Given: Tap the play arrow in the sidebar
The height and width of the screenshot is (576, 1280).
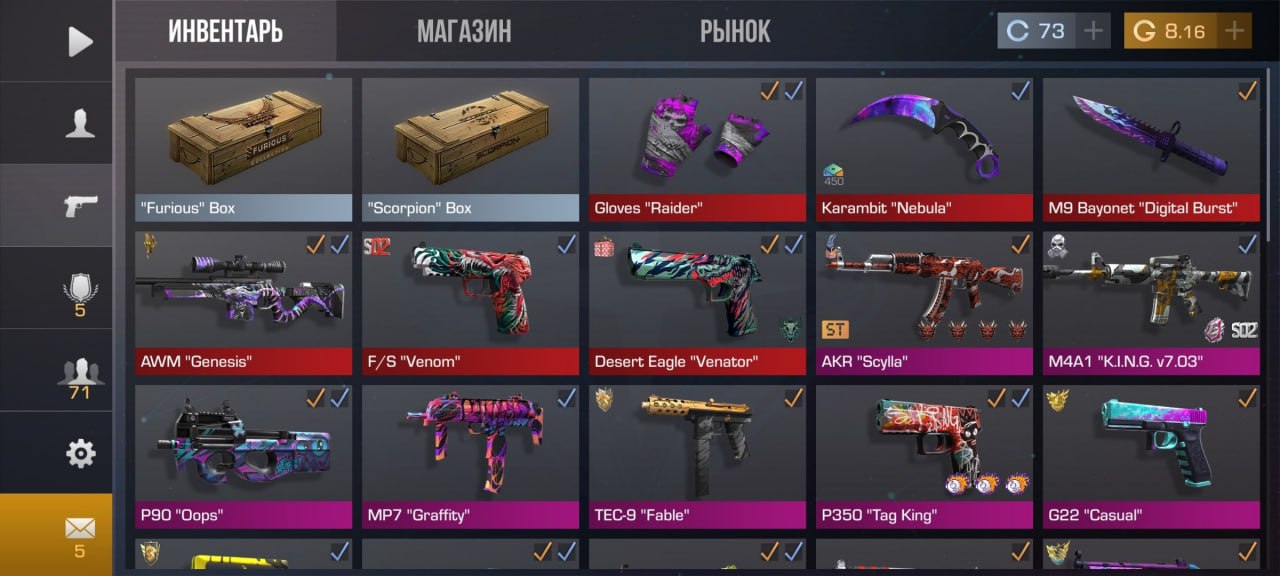Looking at the screenshot, I should [x=79, y=41].
